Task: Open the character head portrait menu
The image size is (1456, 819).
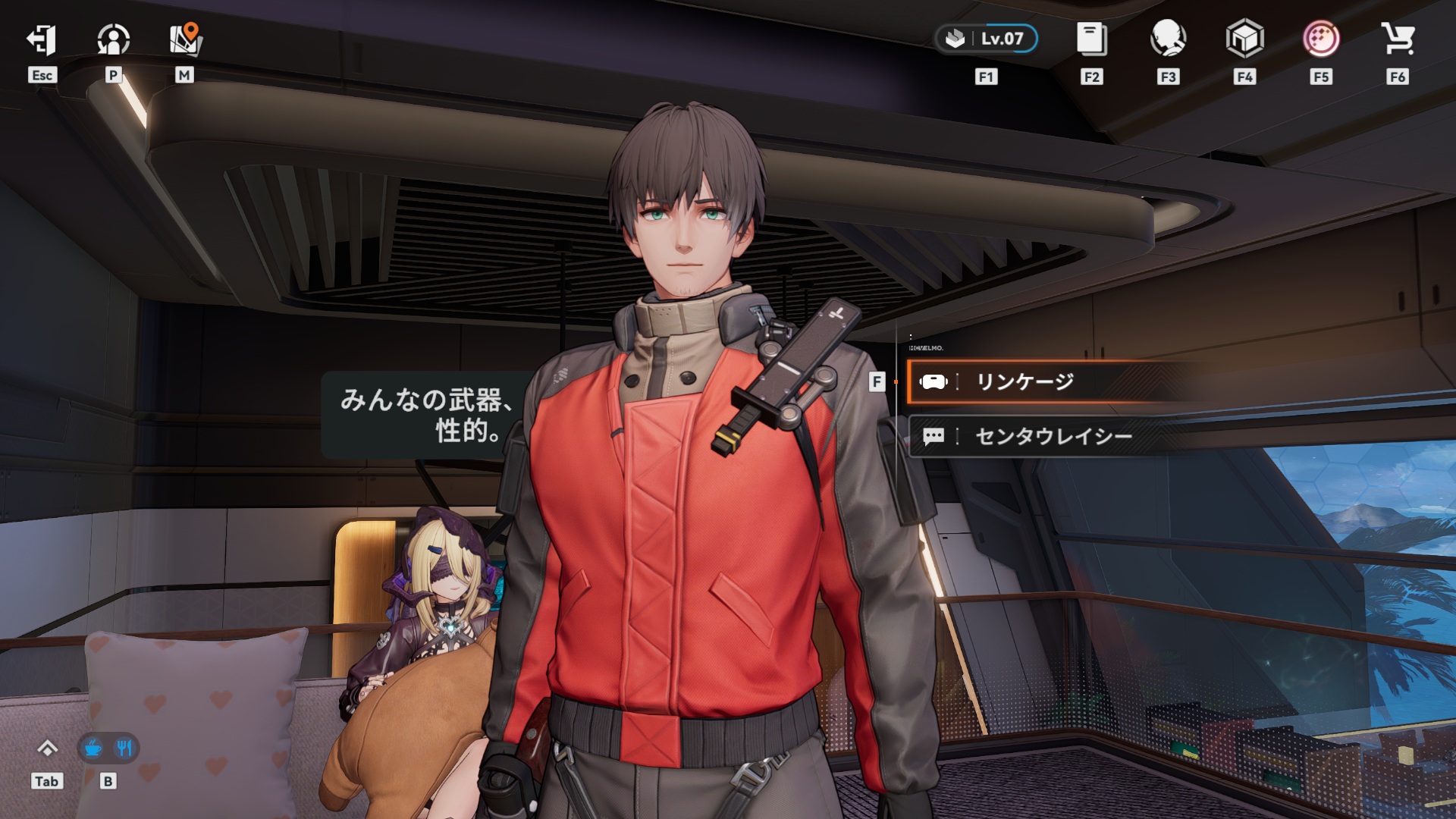Action: (1168, 39)
